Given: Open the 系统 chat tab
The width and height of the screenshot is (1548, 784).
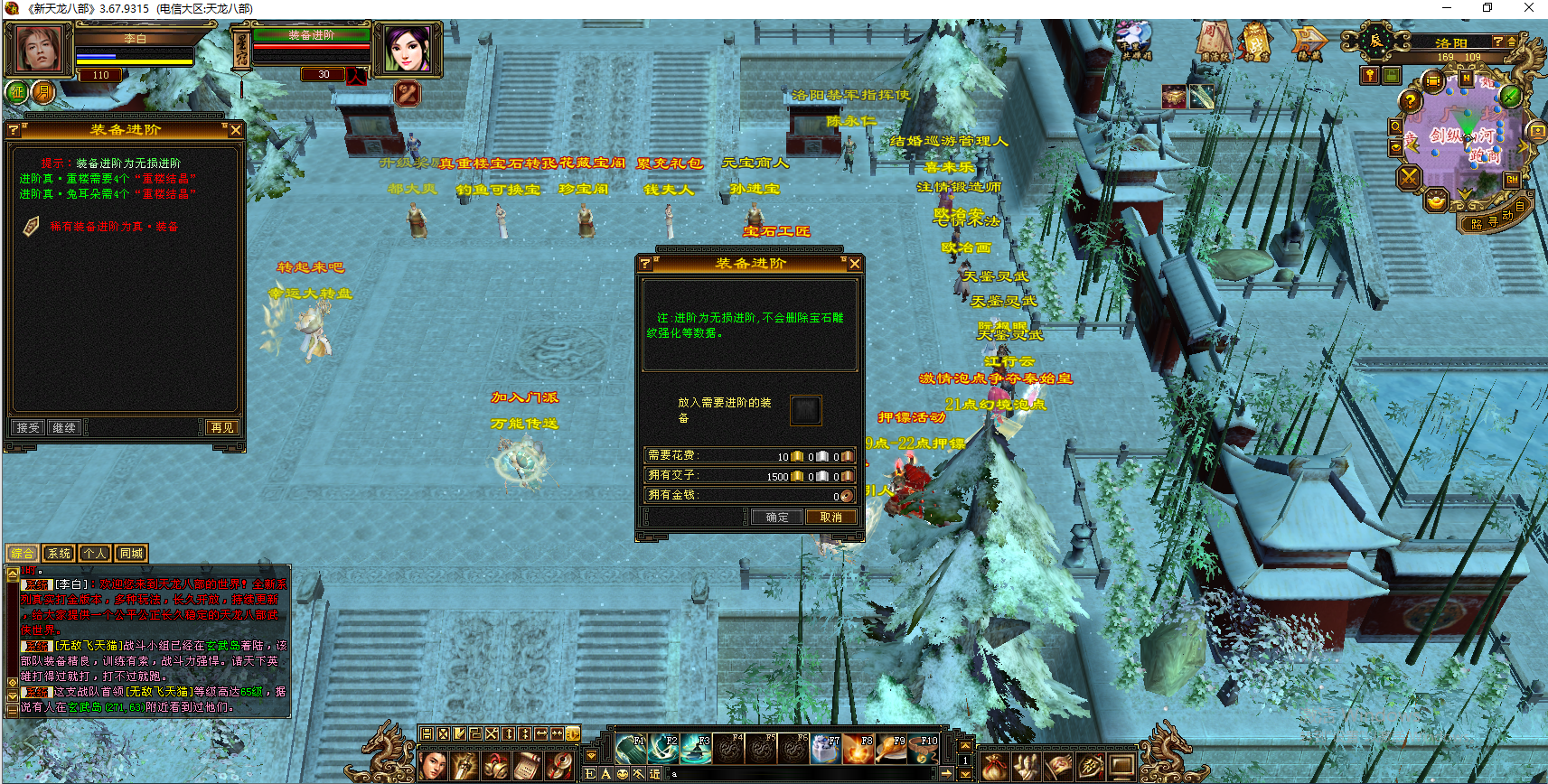Looking at the screenshot, I should 59,554.
